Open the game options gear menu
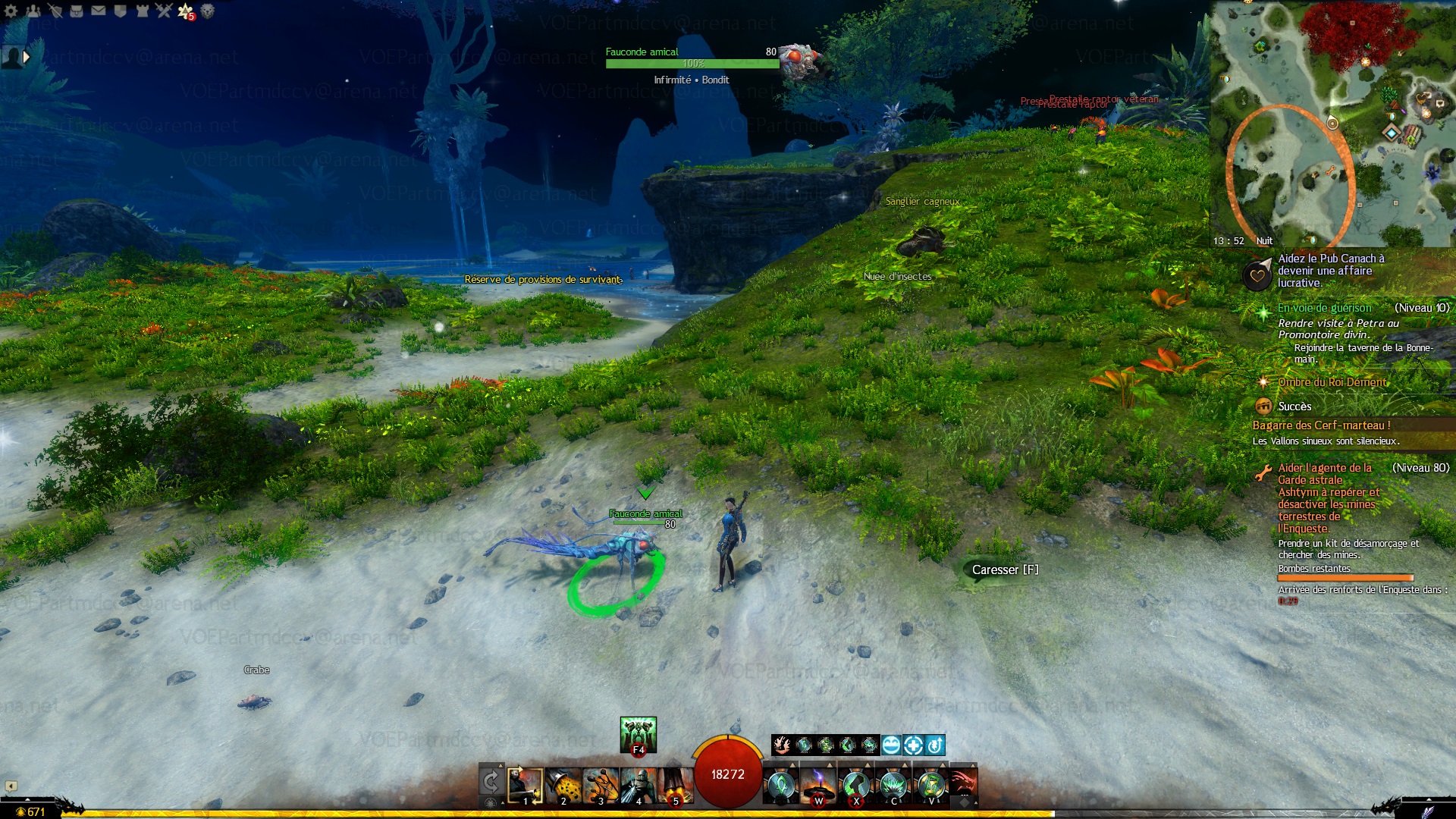This screenshot has width=1456, height=819. [11, 11]
